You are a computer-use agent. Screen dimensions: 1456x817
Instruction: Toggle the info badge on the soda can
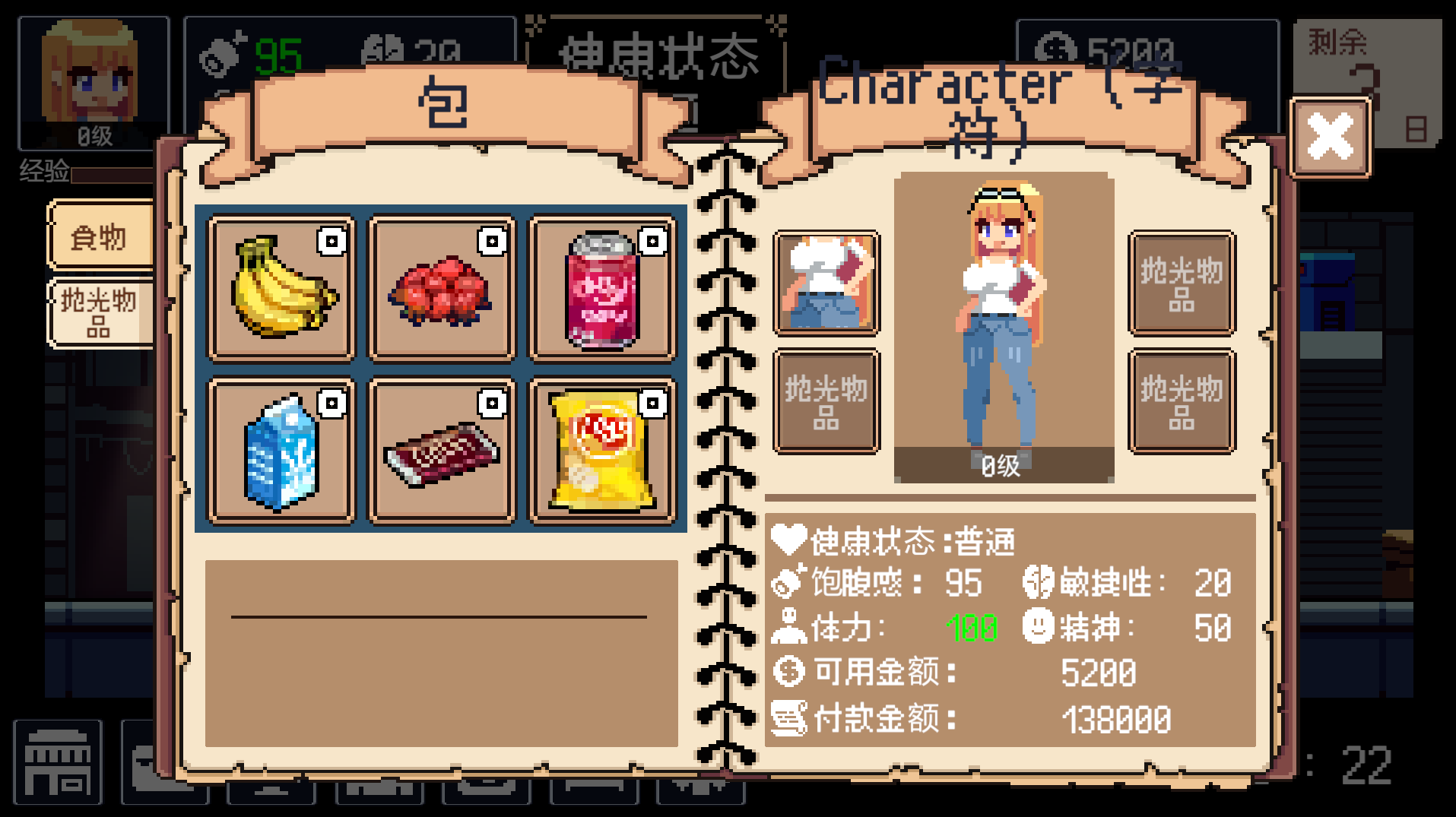[652, 242]
